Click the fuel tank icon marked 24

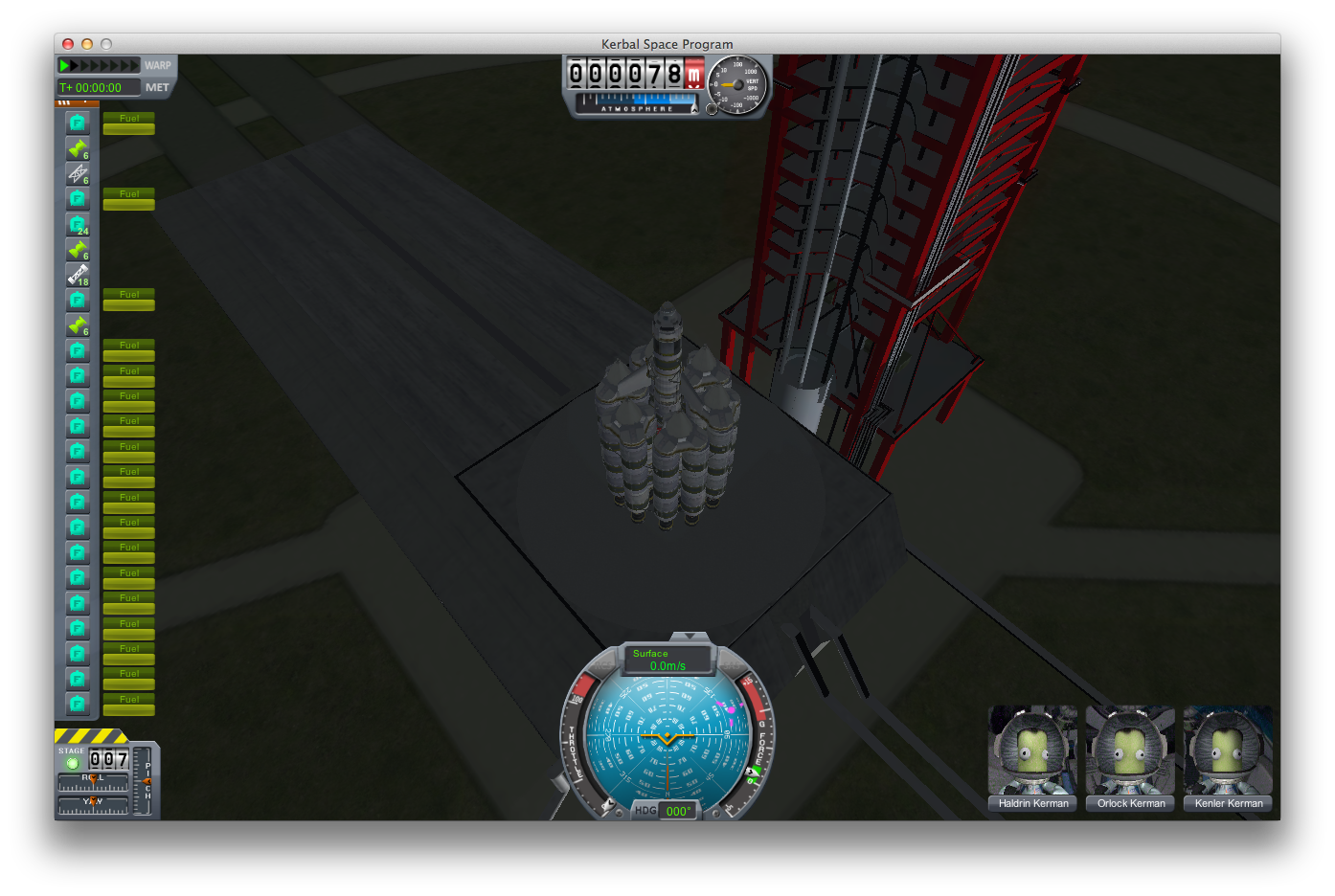pos(78,224)
